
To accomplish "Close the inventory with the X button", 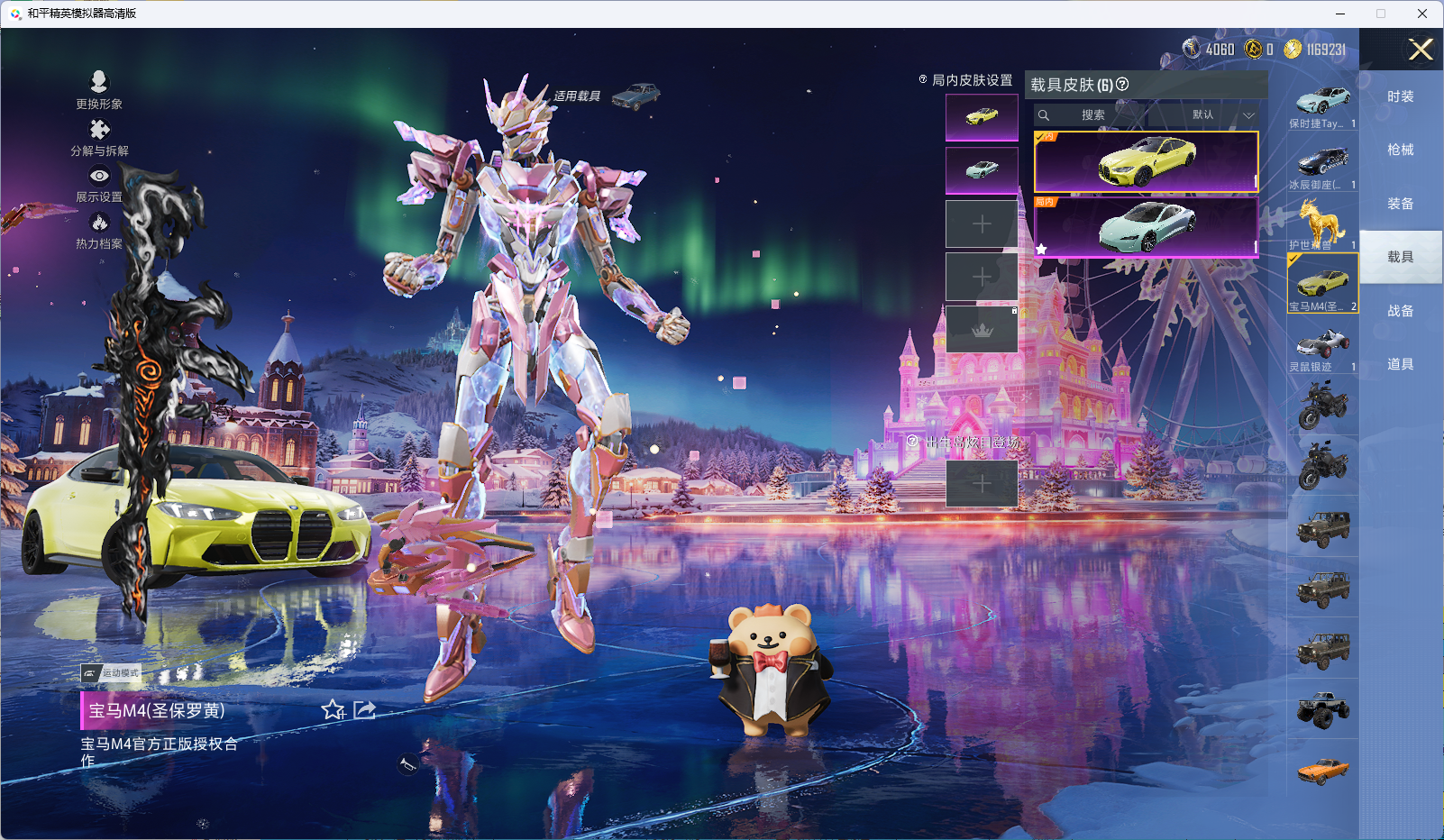I will click(1421, 50).
